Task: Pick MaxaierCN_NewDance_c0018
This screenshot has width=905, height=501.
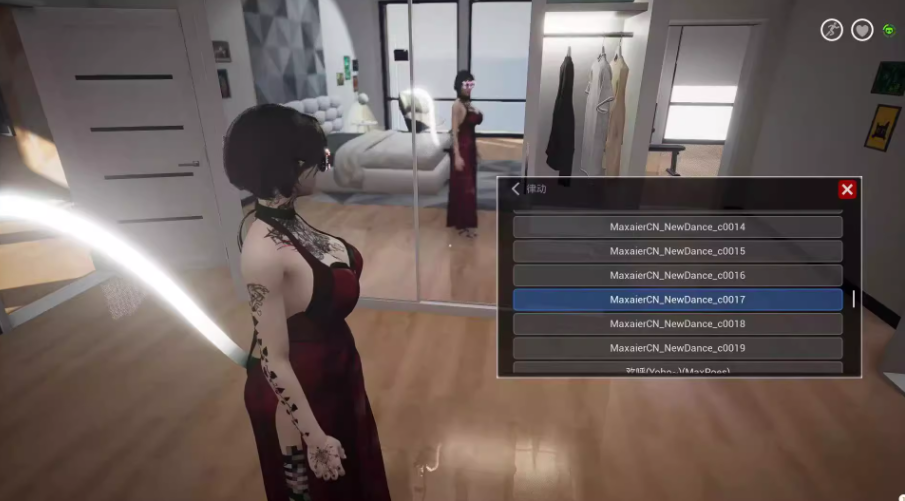Action: point(677,324)
